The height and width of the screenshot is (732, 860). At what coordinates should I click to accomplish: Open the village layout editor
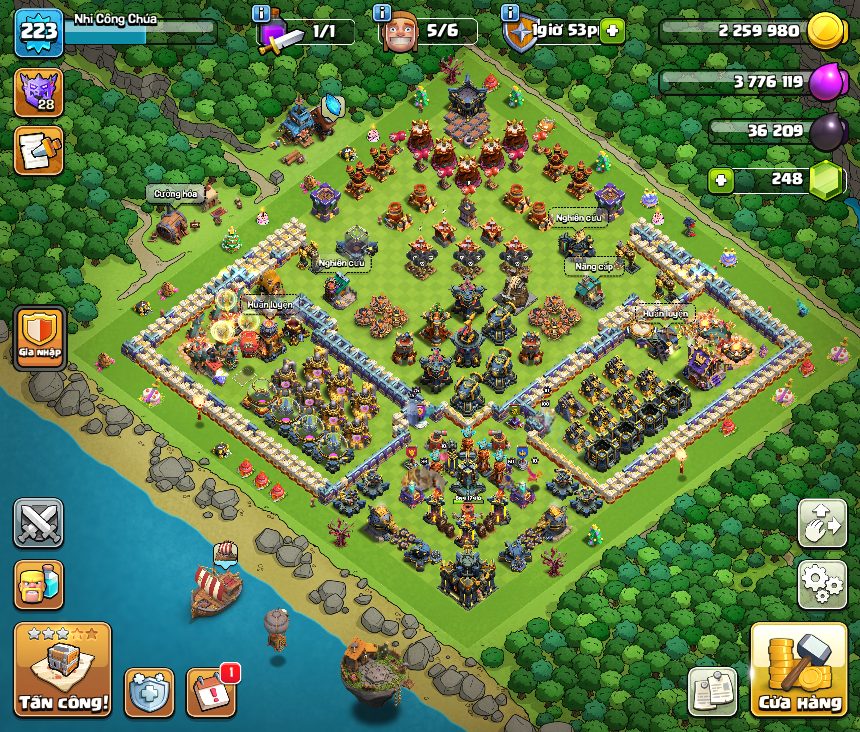tap(822, 525)
